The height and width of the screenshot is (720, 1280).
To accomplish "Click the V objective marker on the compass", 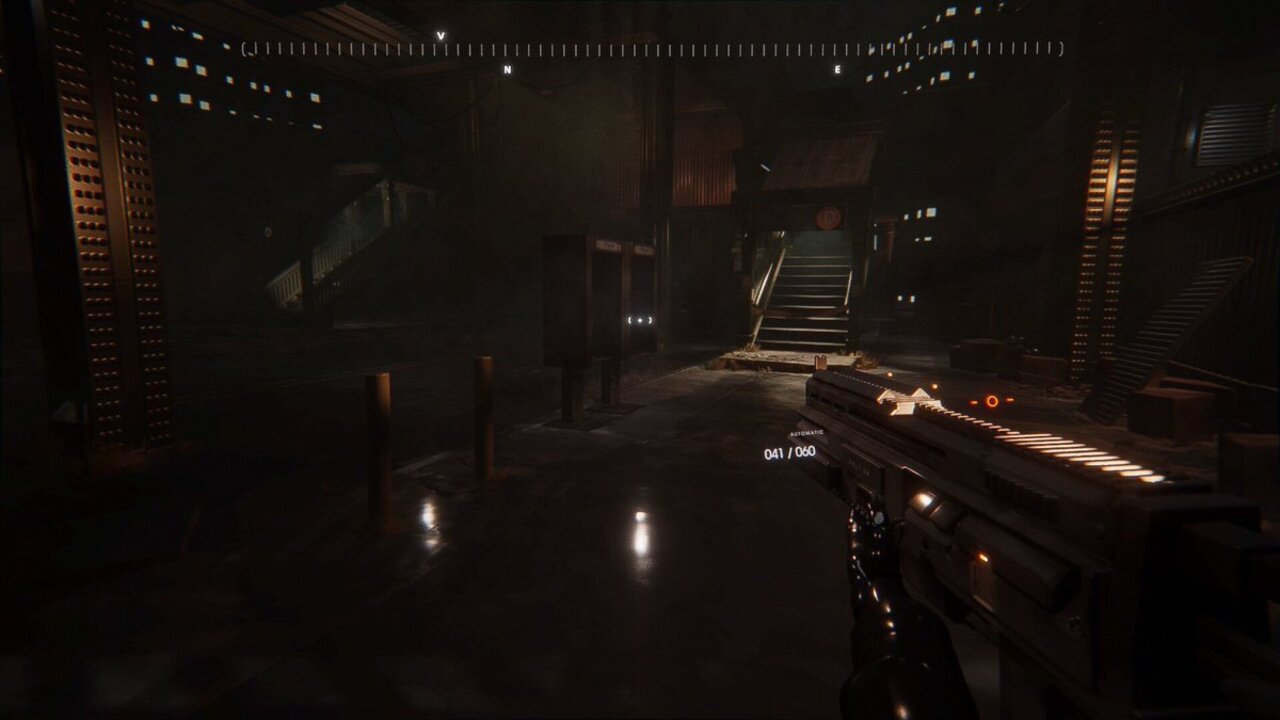I will [x=440, y=37].
